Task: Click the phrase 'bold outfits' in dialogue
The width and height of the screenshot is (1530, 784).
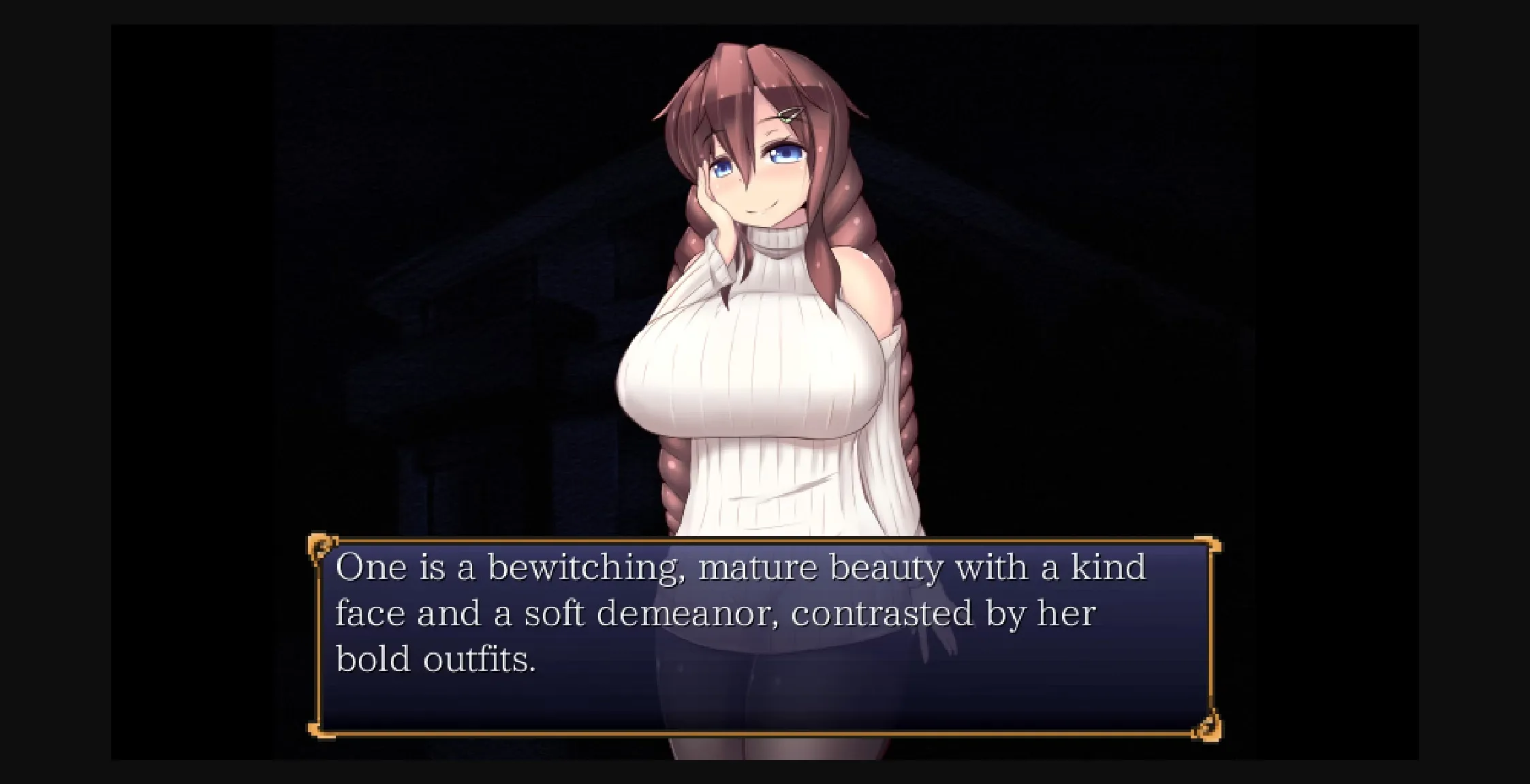Action: click(436, 656)
